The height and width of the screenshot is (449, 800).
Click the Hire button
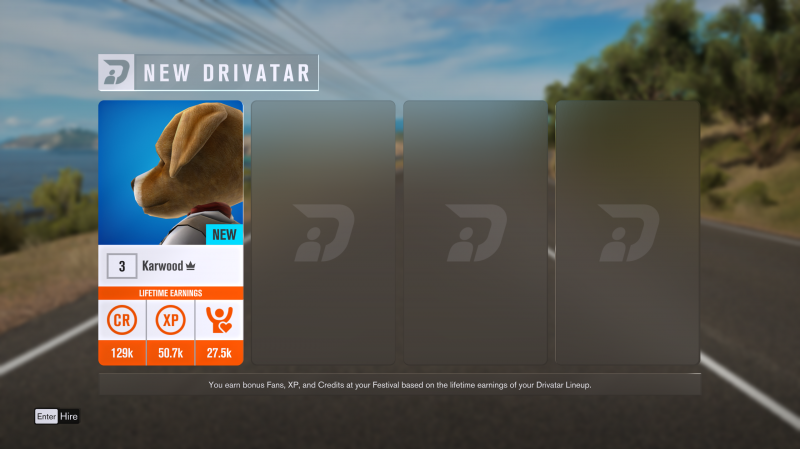tap(57, 416)
